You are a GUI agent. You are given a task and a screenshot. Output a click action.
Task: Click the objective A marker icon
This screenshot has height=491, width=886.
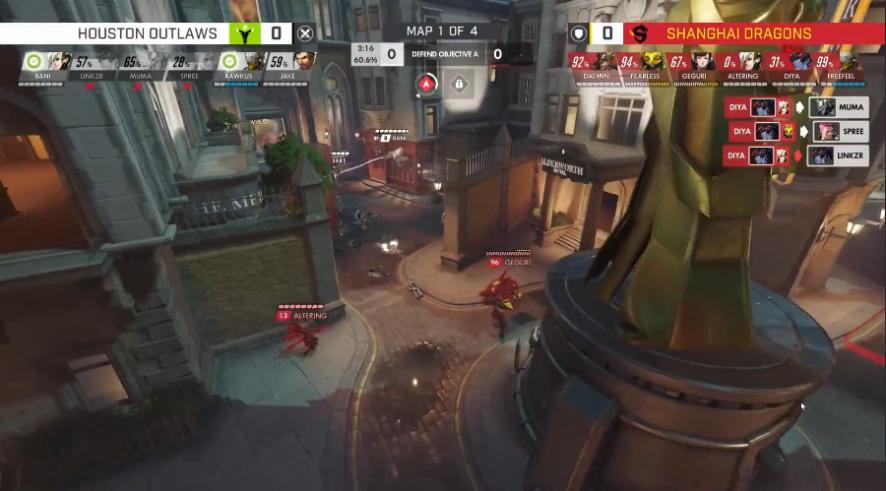(427, 84)
